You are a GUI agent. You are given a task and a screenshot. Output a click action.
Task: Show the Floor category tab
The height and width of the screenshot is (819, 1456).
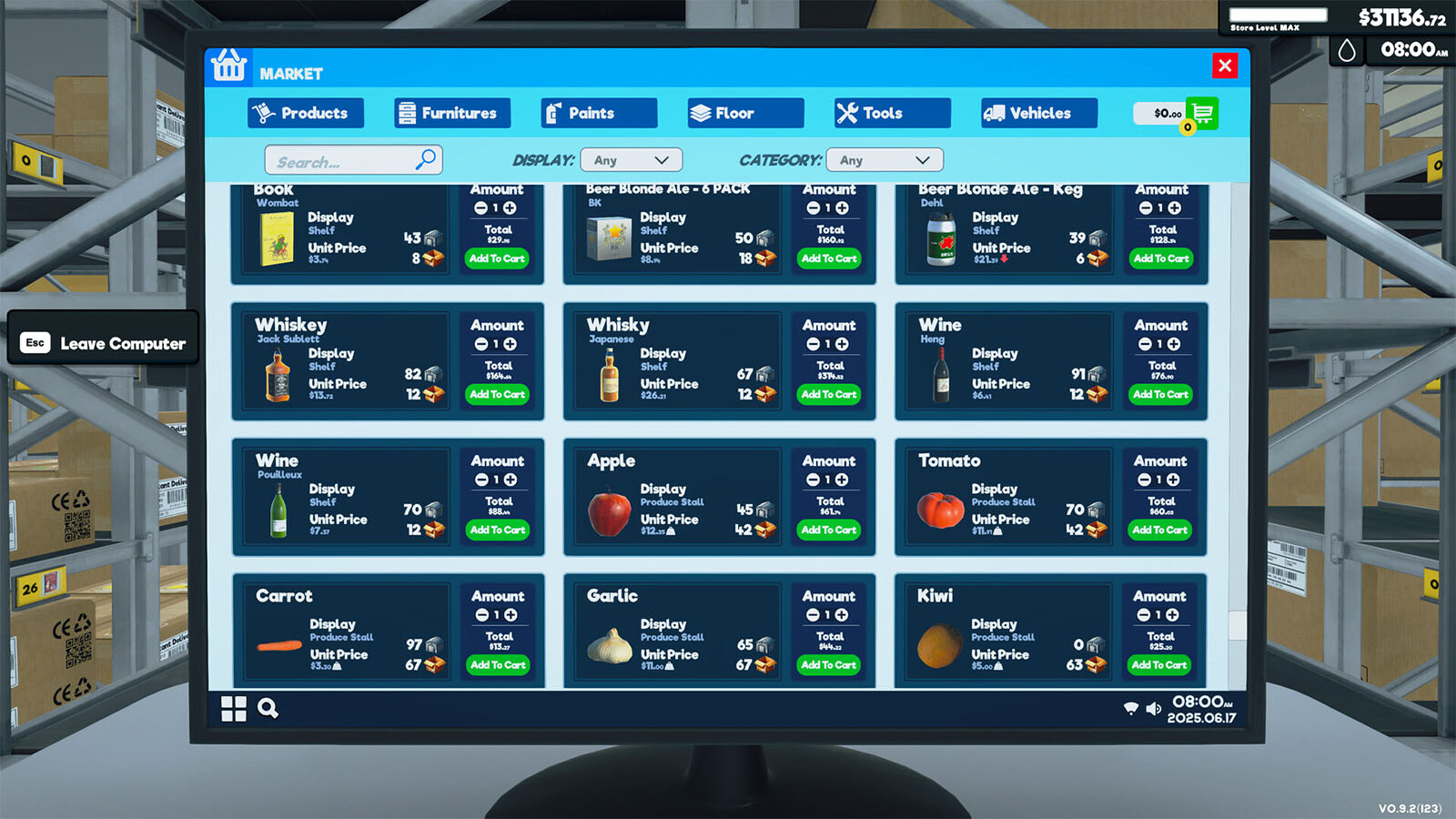(745, 113)
